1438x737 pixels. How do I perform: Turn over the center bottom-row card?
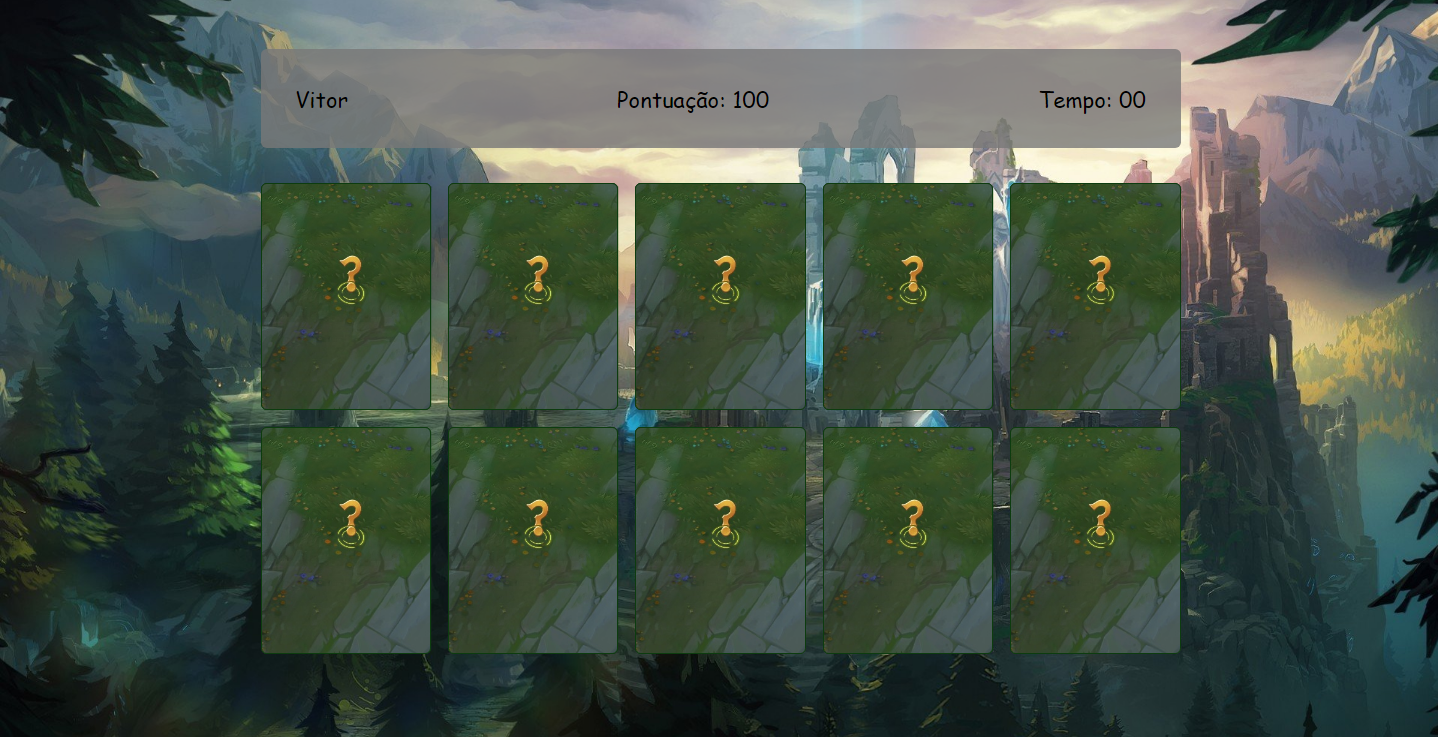click(720, 538)
